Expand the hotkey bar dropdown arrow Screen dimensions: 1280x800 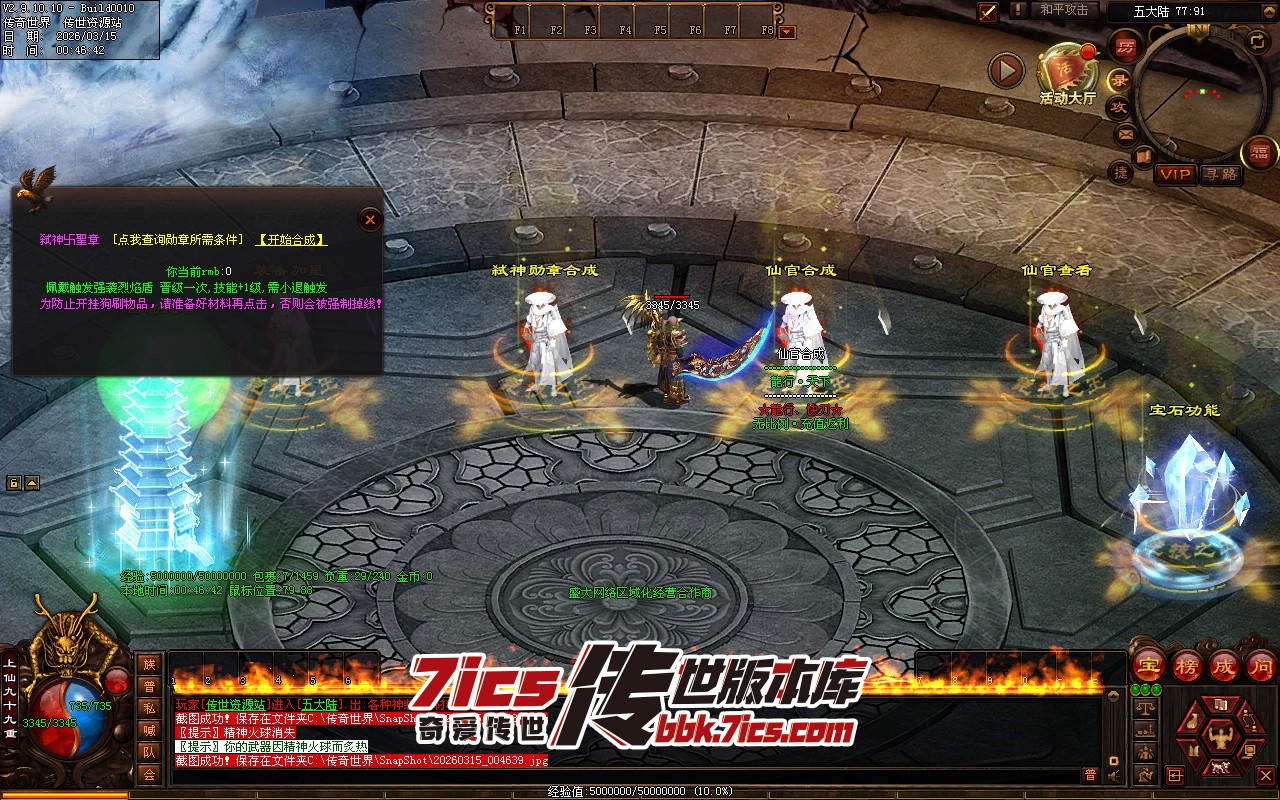coord(787,31)
